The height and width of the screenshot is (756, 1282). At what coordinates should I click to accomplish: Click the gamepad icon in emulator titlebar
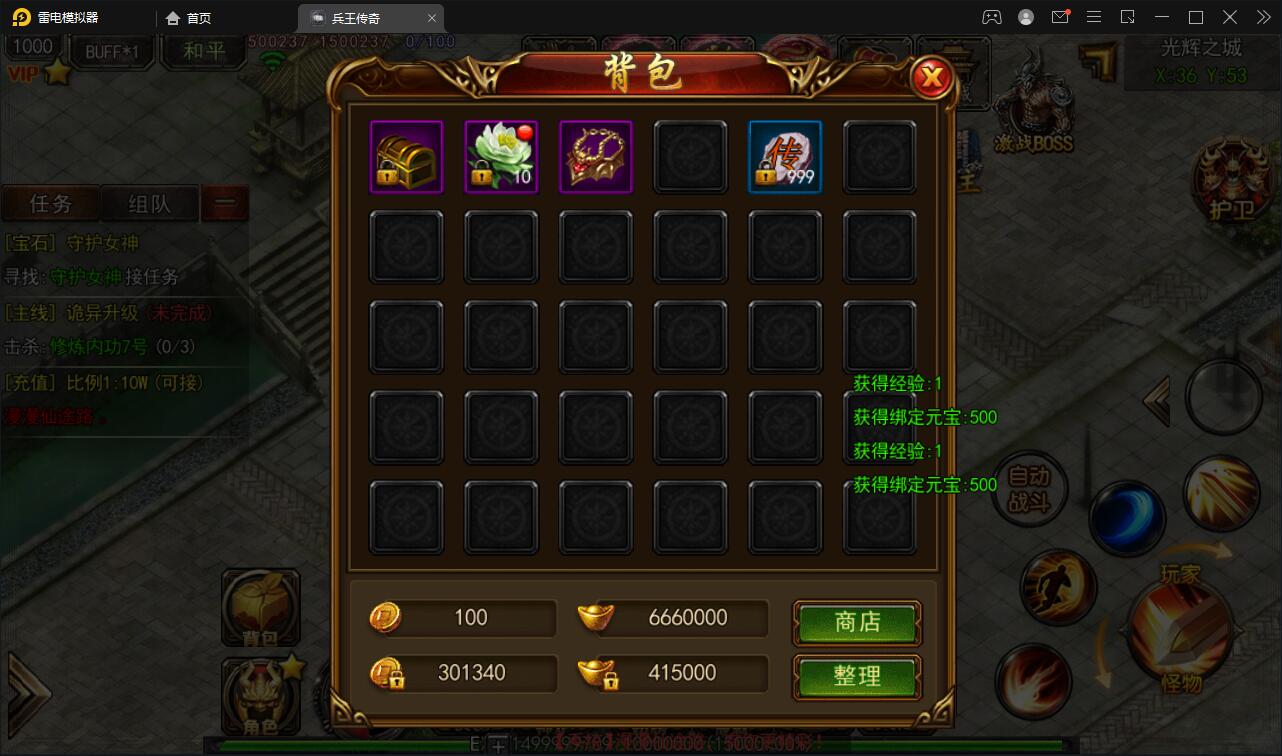990,16
